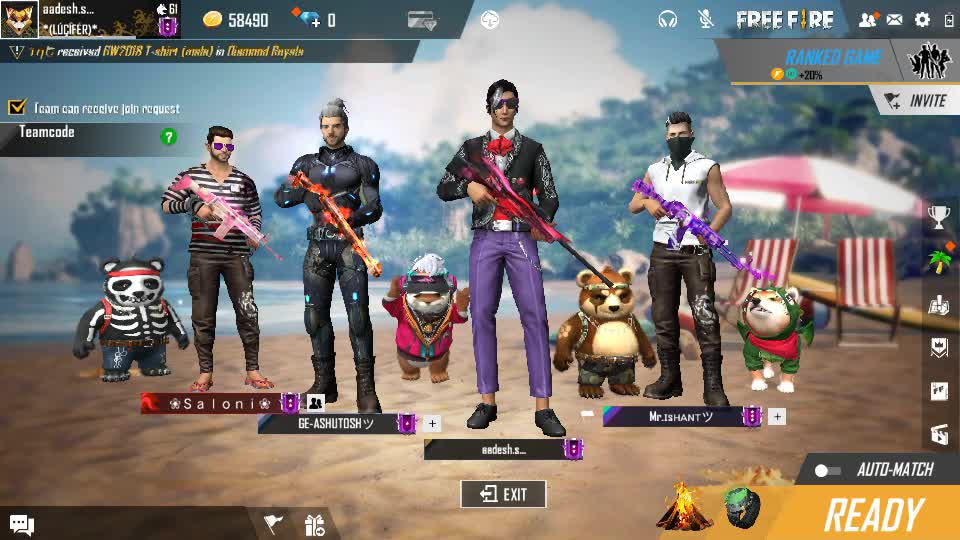Toggle the muted microphone icon
This screenshot has height=540, width=960.
click(x=706, y=19)
